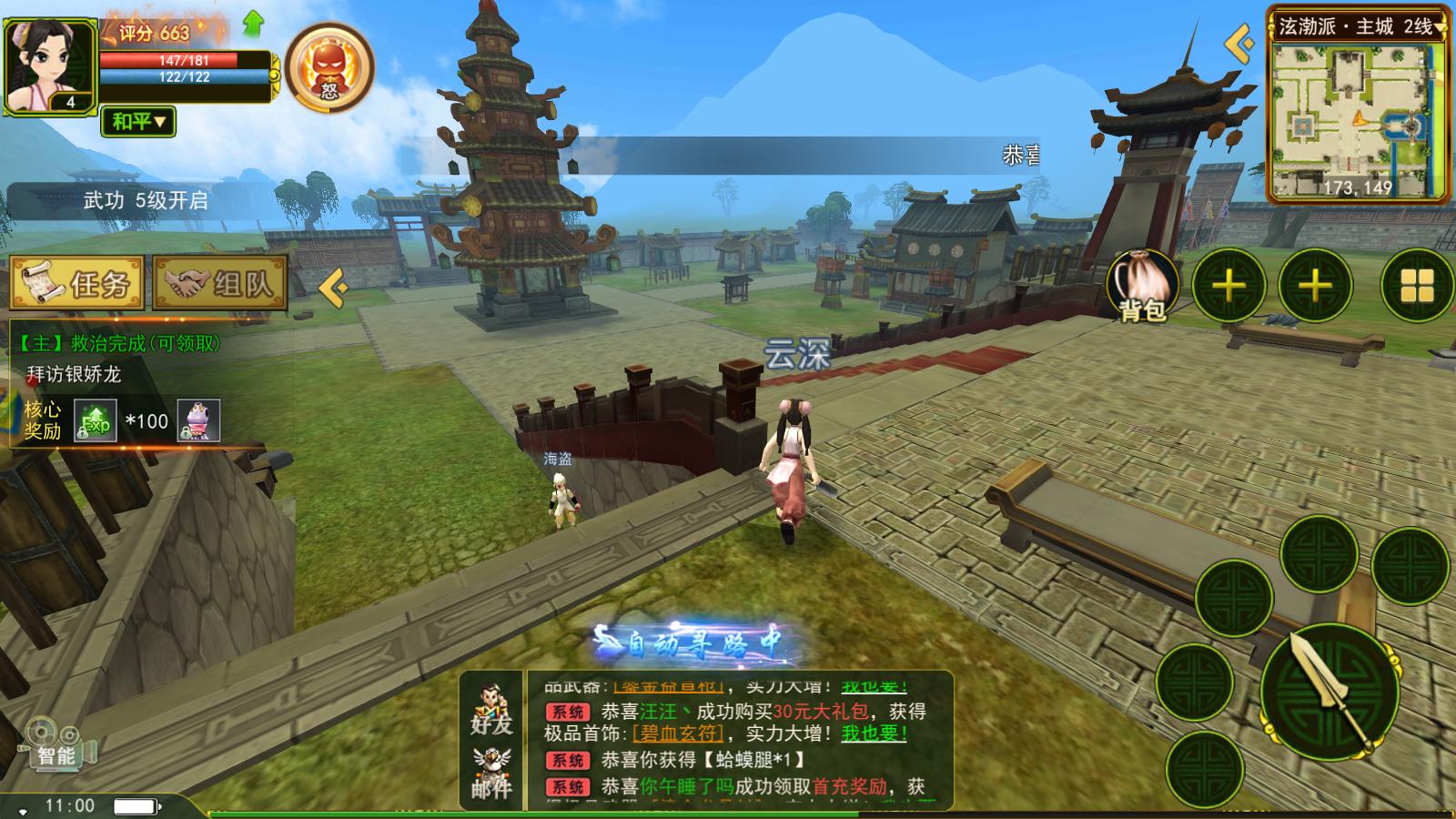The width and height of the screenshot is (1456, 819).
Task: Select the 救治完成 main quest entry
Action: (x=118, y=343)
